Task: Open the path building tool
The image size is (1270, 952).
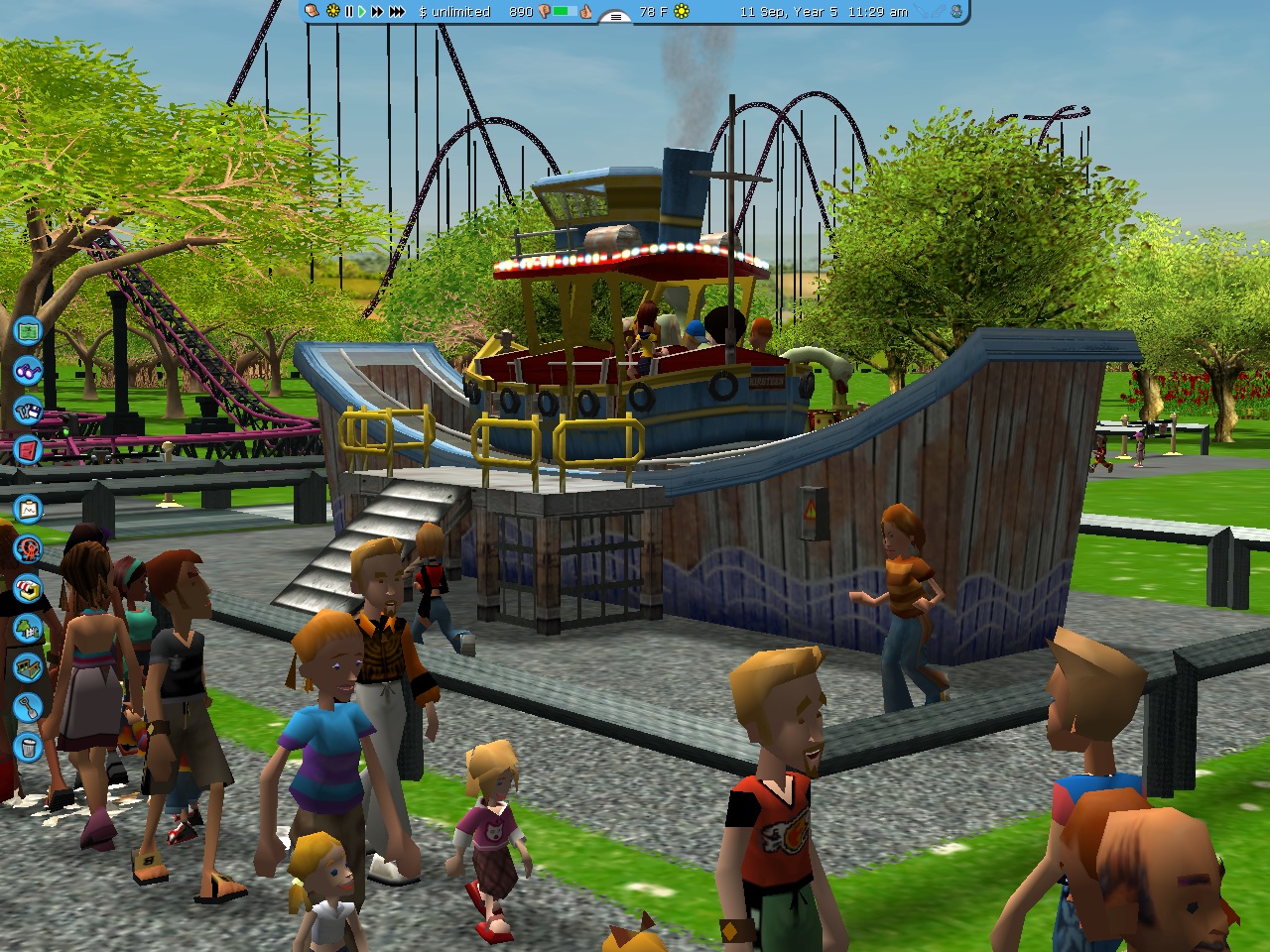Action: pos(28,667)
